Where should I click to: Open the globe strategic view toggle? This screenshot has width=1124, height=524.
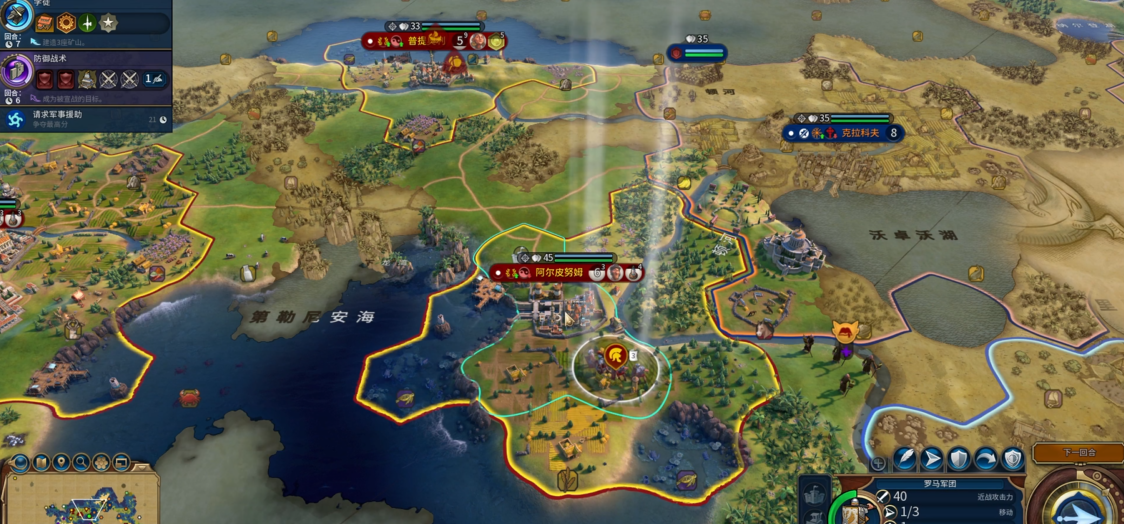click(20, 463)
